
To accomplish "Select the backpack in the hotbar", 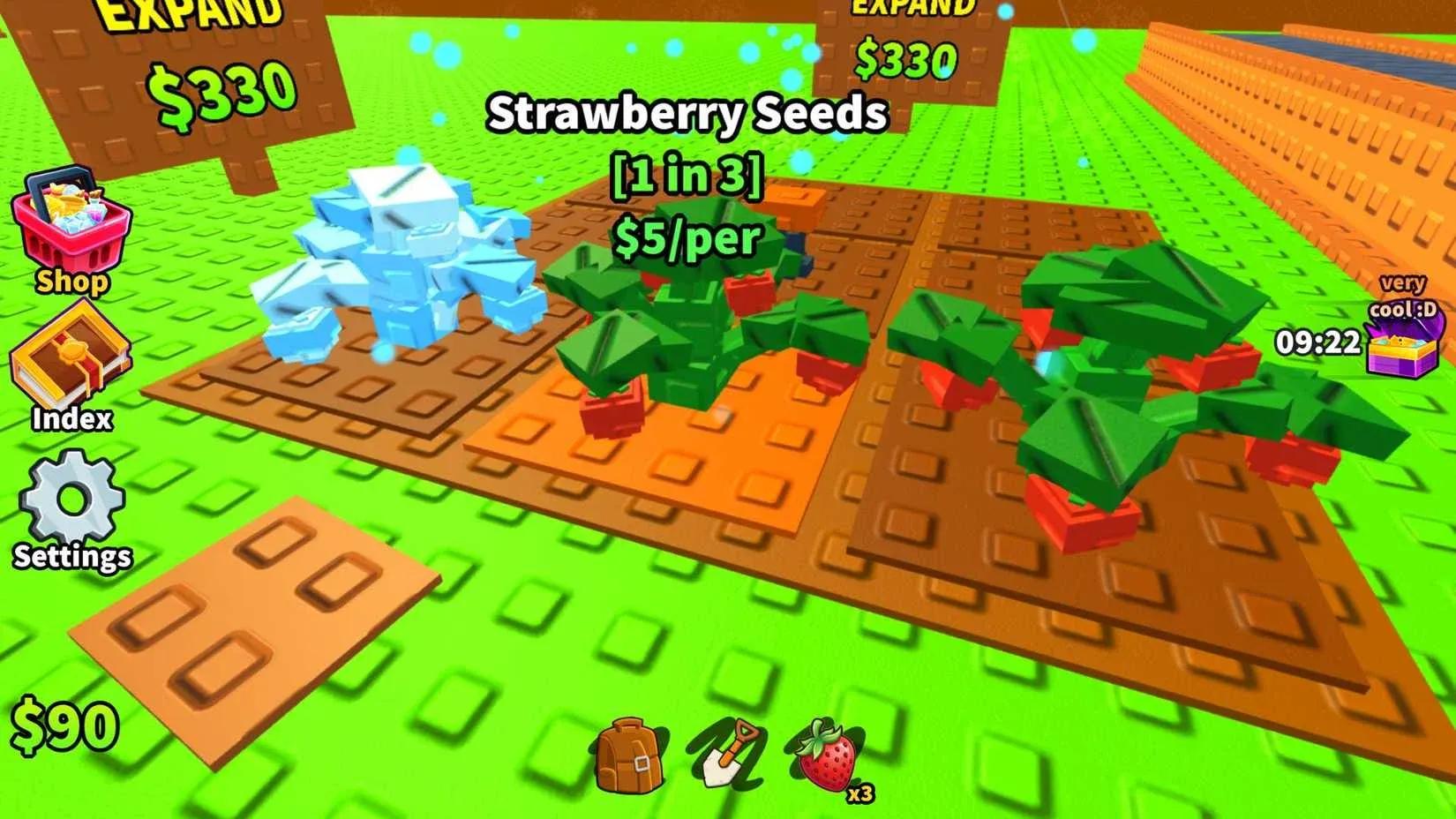I will [629, 755].
